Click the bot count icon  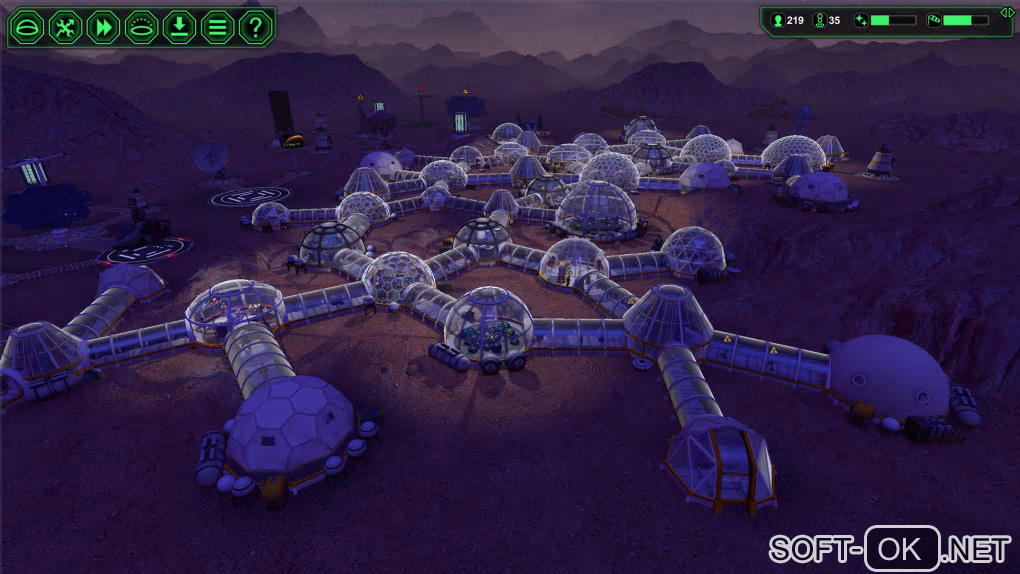click(x=819, y=20)
